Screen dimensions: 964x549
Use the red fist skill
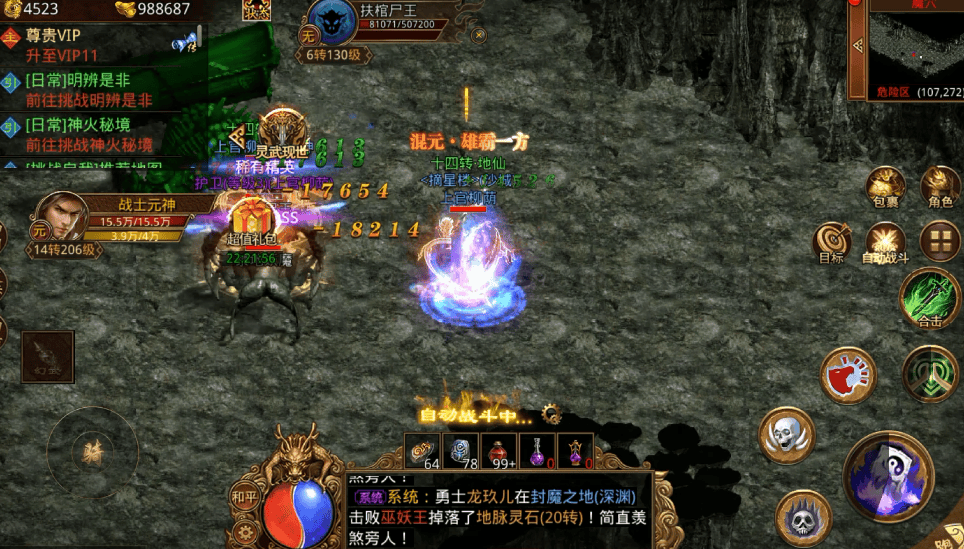(848, 376)
